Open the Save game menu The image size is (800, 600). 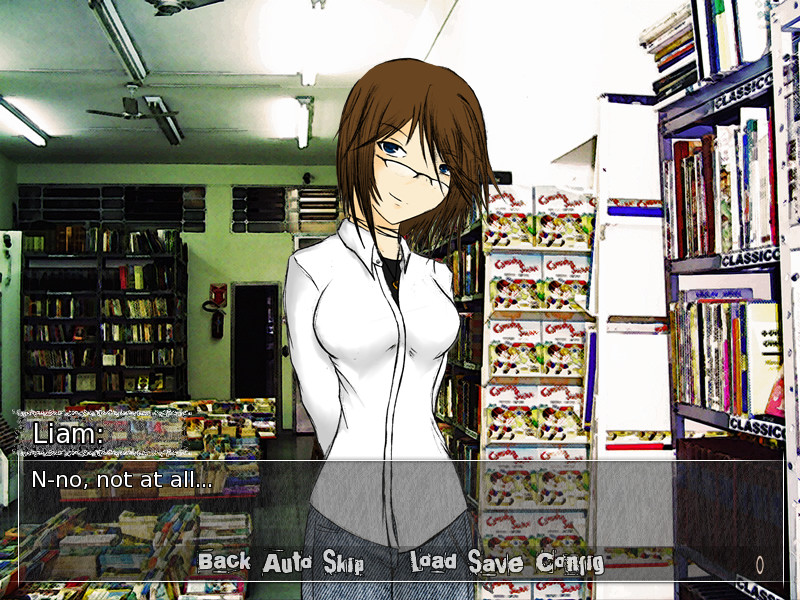coord(495,563)
